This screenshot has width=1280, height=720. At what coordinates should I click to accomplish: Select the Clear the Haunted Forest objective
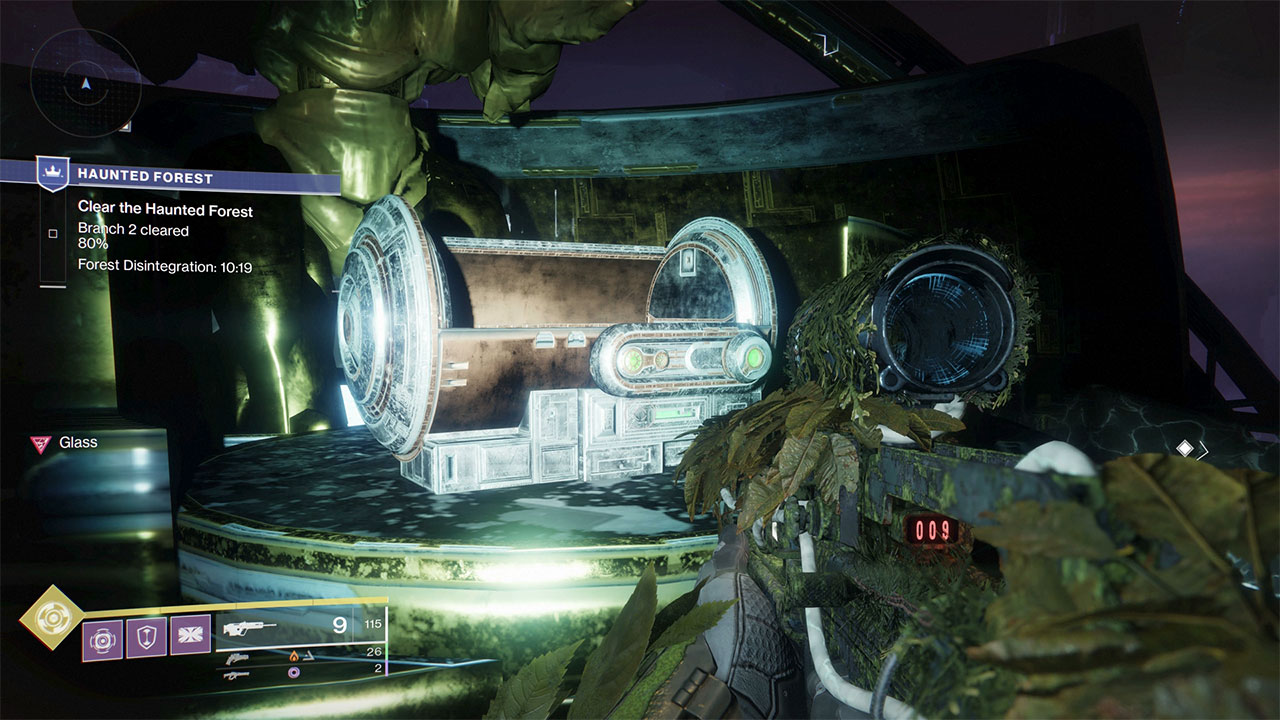pyautogui.click(x=165, y=210)
